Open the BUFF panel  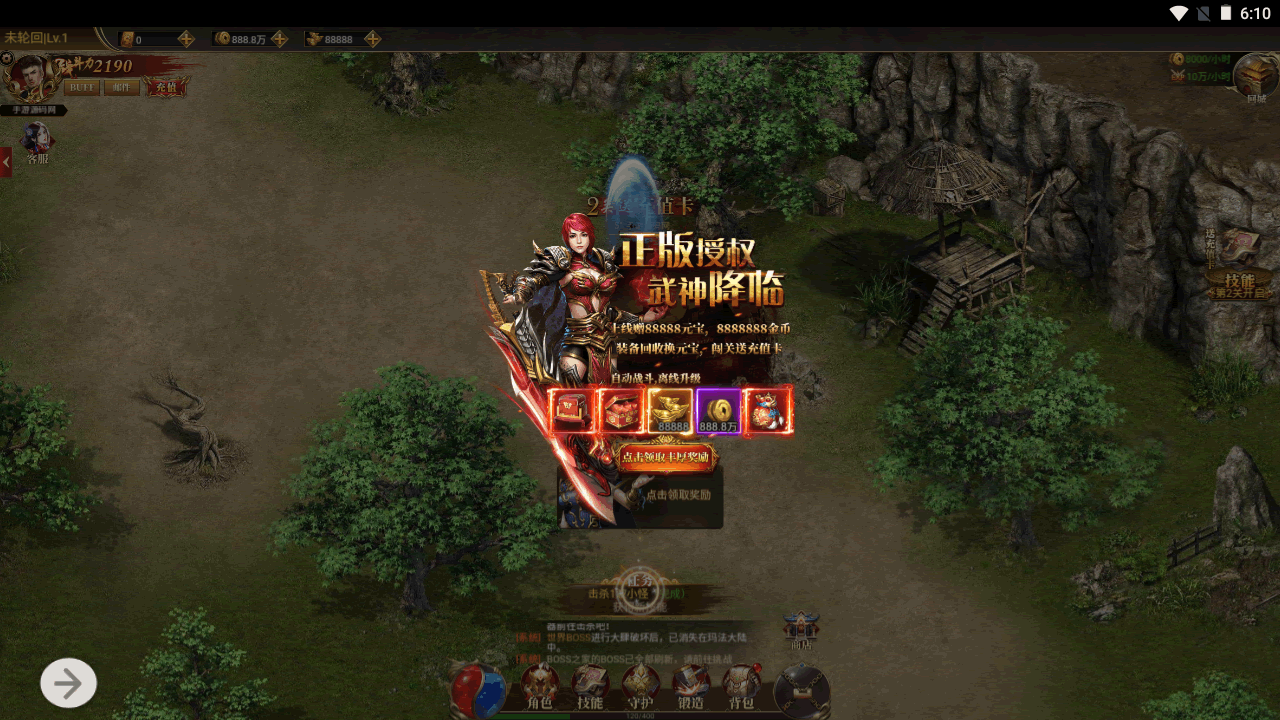pos(82,87)
